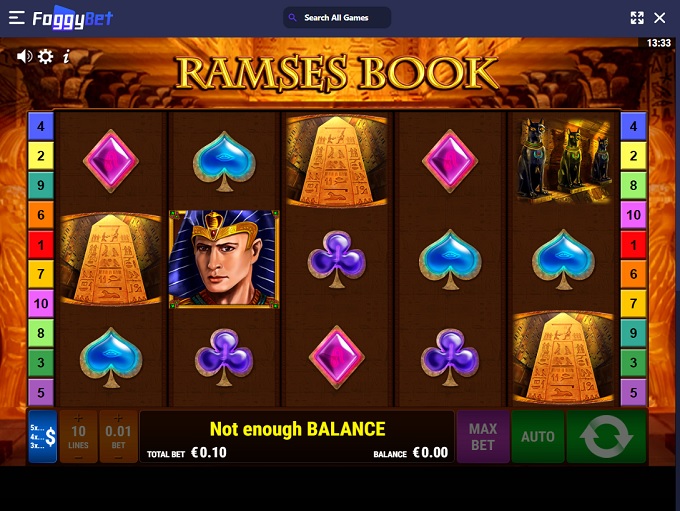Increase the number of lines
Viewport: 680px width, 511px height.
(x=79, y=416)
